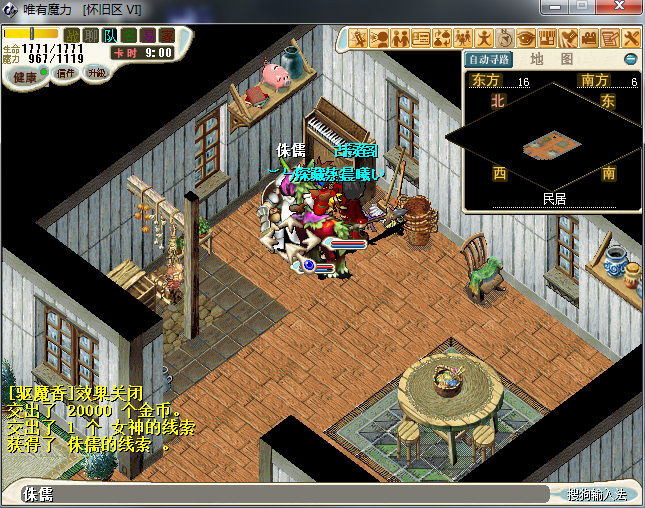Open the 信件 mail button
The image size is (645, 508).
65,73
